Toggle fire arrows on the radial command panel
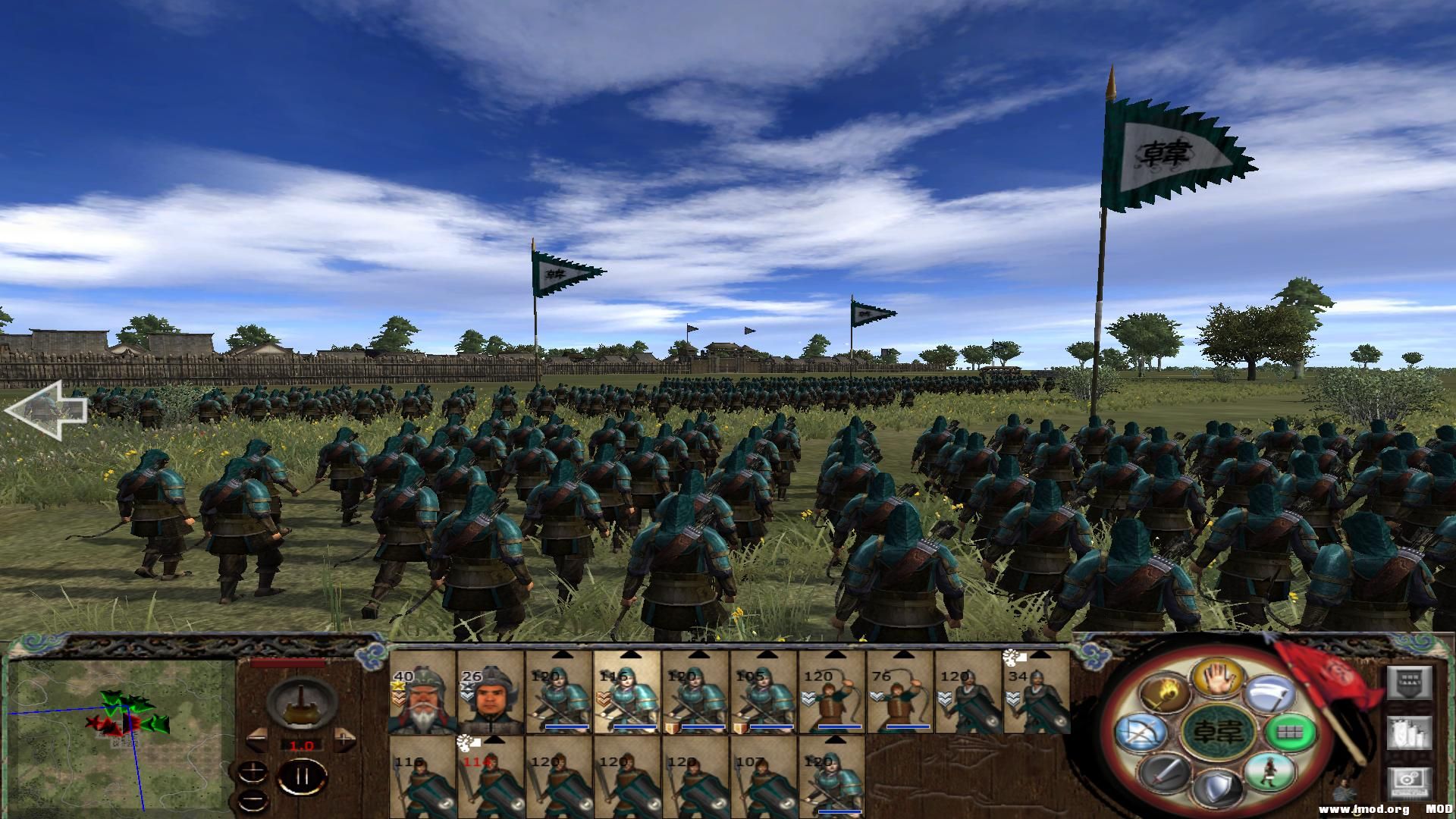 tap(1165, 691)
